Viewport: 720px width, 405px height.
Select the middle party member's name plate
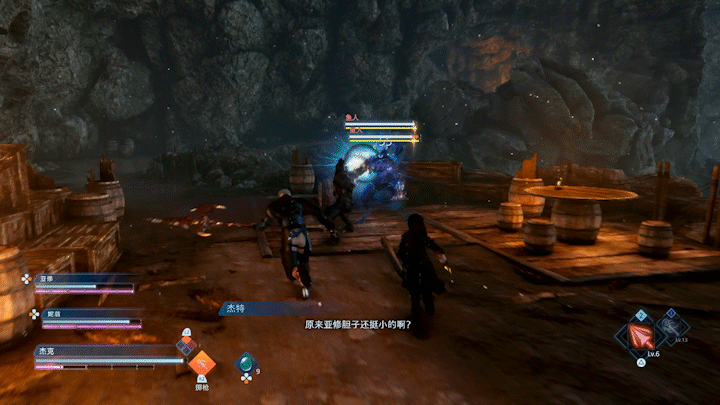(84, 313)
